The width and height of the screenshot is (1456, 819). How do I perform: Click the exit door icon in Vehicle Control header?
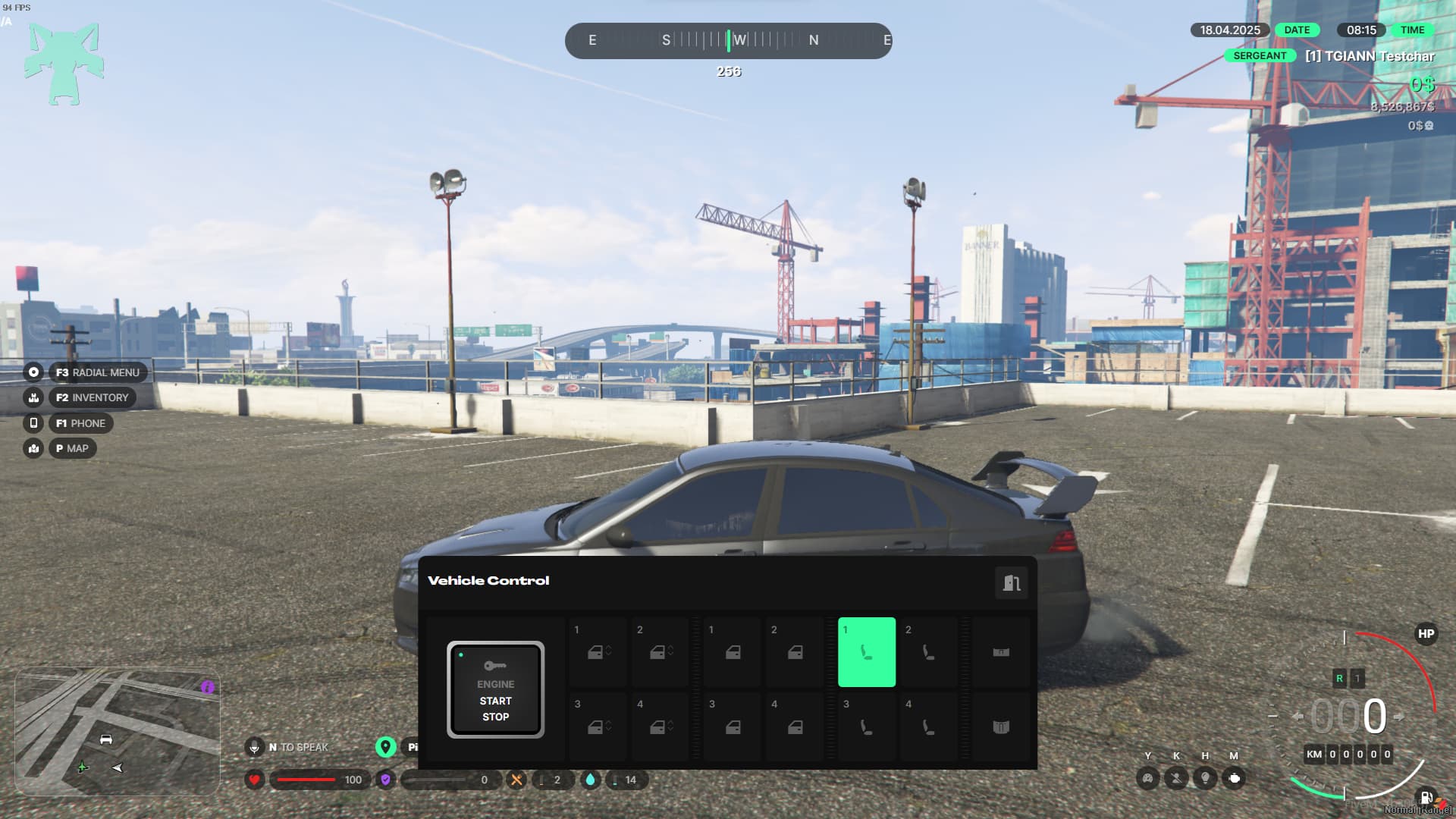point(1012,582)
